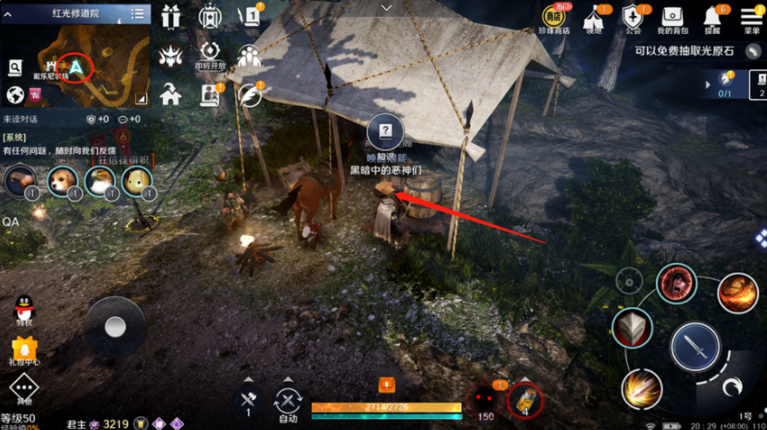The width and height of the screenshot is (767, 430).
Task: Open the 公会 guild menu
Action: [x=632, y=17]
